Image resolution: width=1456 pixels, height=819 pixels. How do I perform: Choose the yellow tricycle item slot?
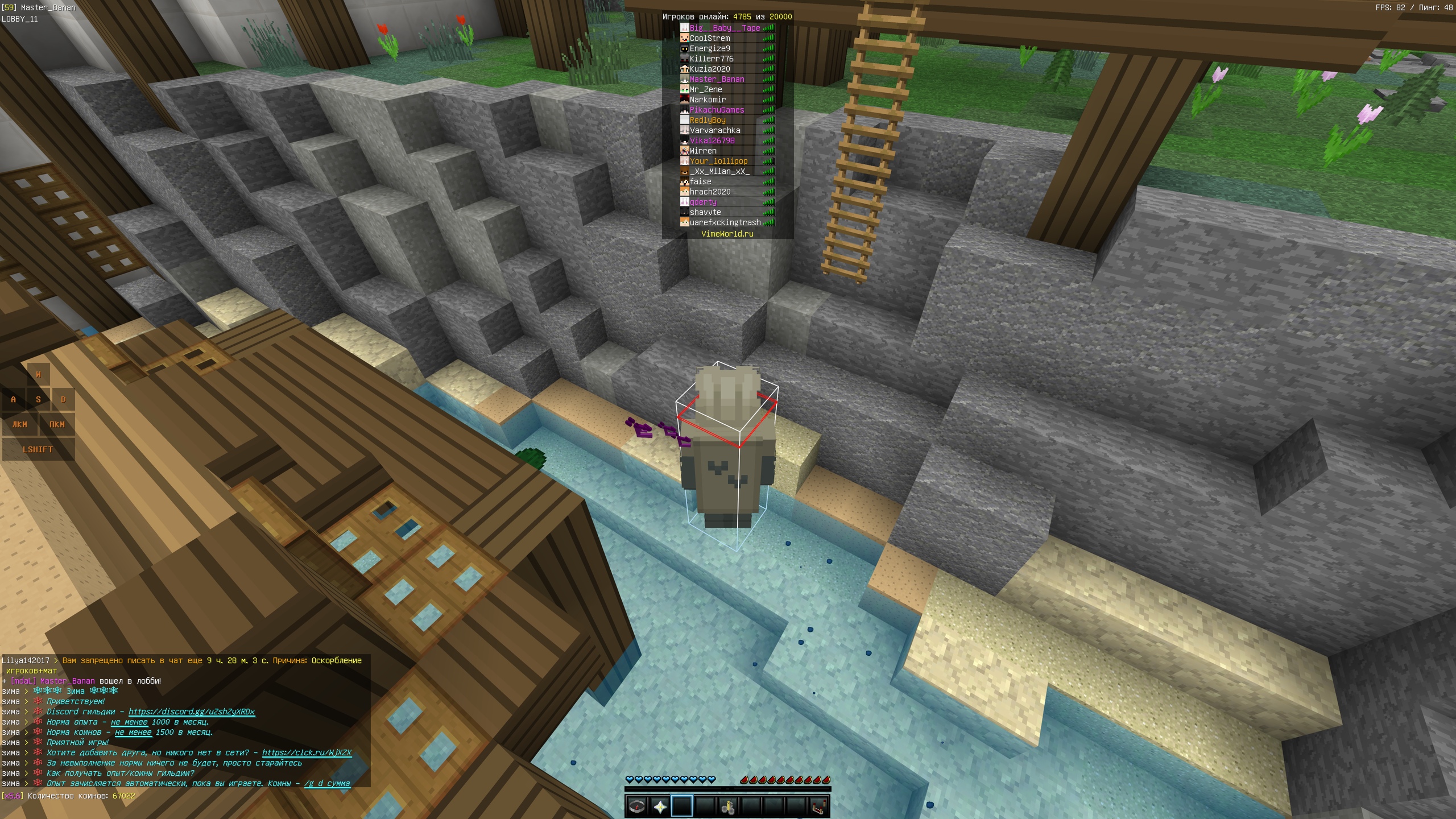click(x=728, y=806)
